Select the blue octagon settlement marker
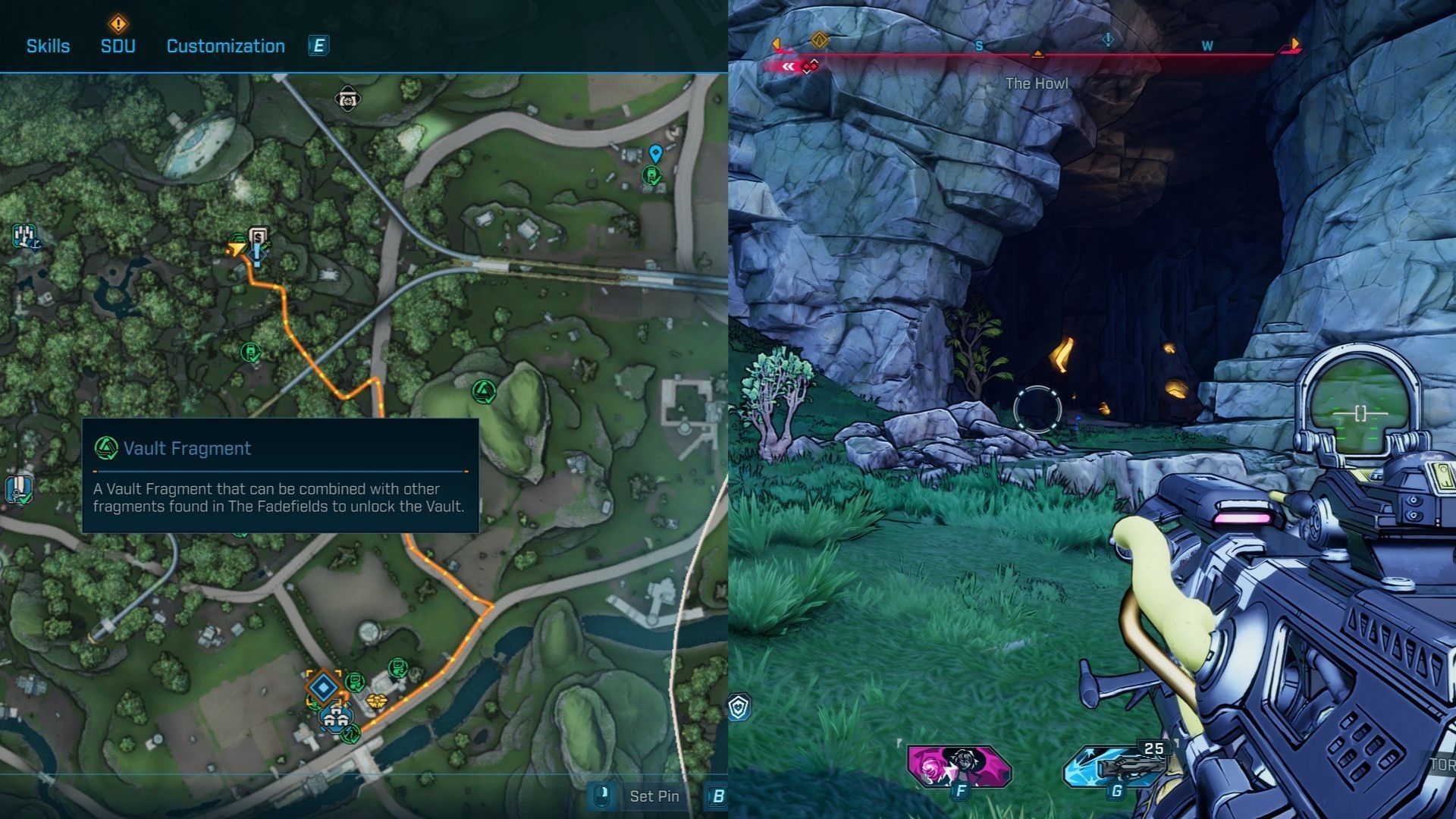1456x819 pixels. tap(336, 718)
